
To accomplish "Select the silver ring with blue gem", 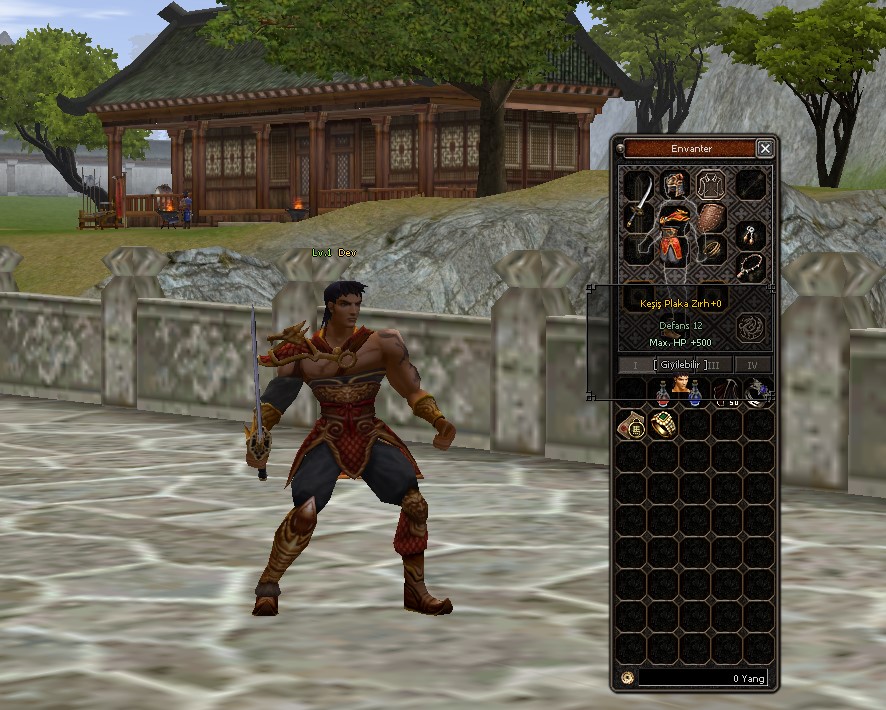I will [757, 393].
